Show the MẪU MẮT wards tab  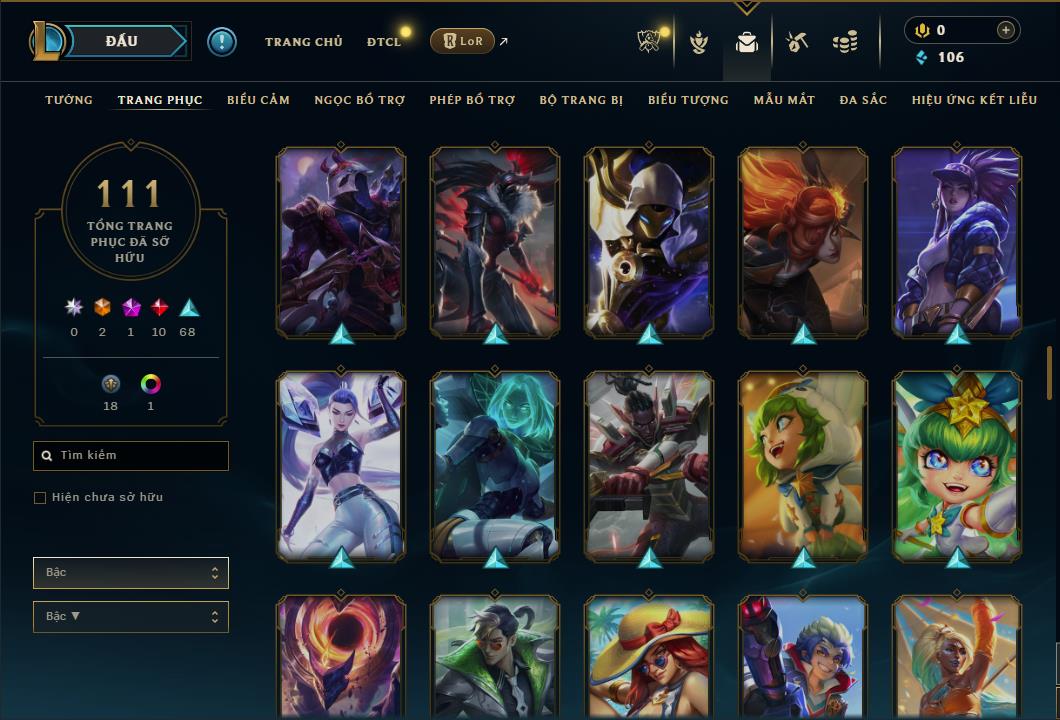point(784,100)
